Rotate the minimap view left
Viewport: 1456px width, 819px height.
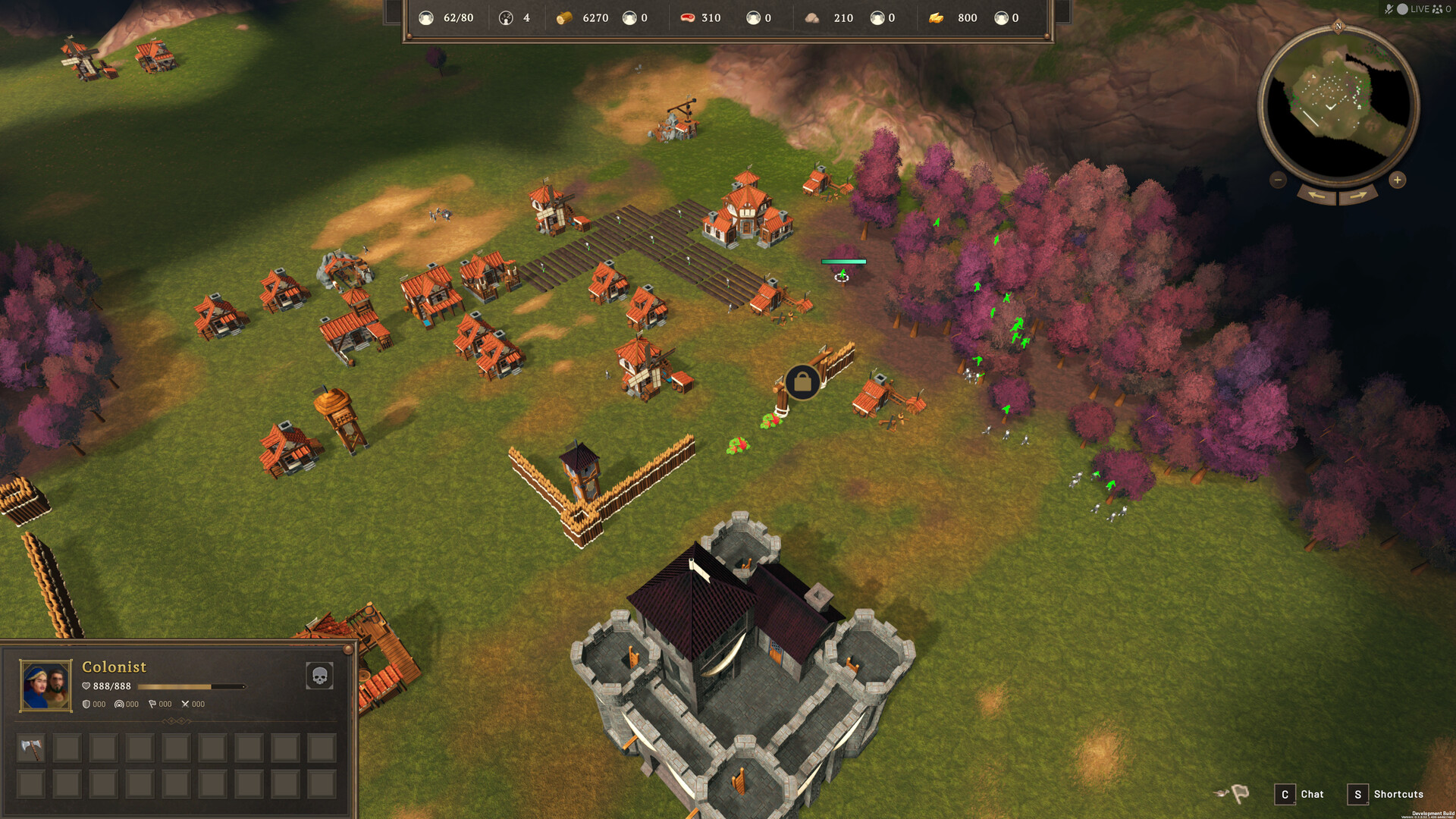pyautogui.click(x=1317, y=196)
